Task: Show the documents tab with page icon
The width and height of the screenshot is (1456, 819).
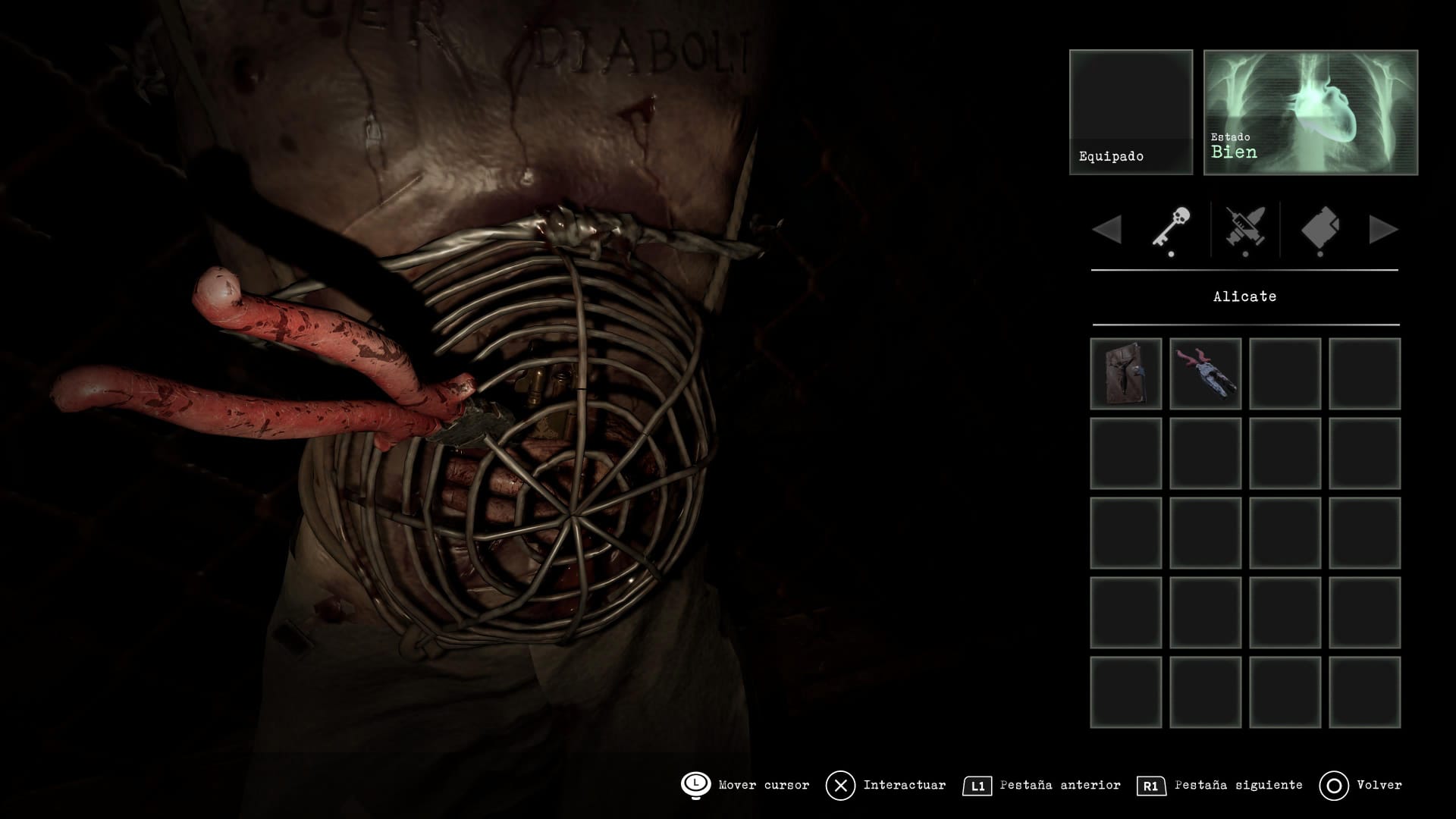Action: coord(1320,229)
